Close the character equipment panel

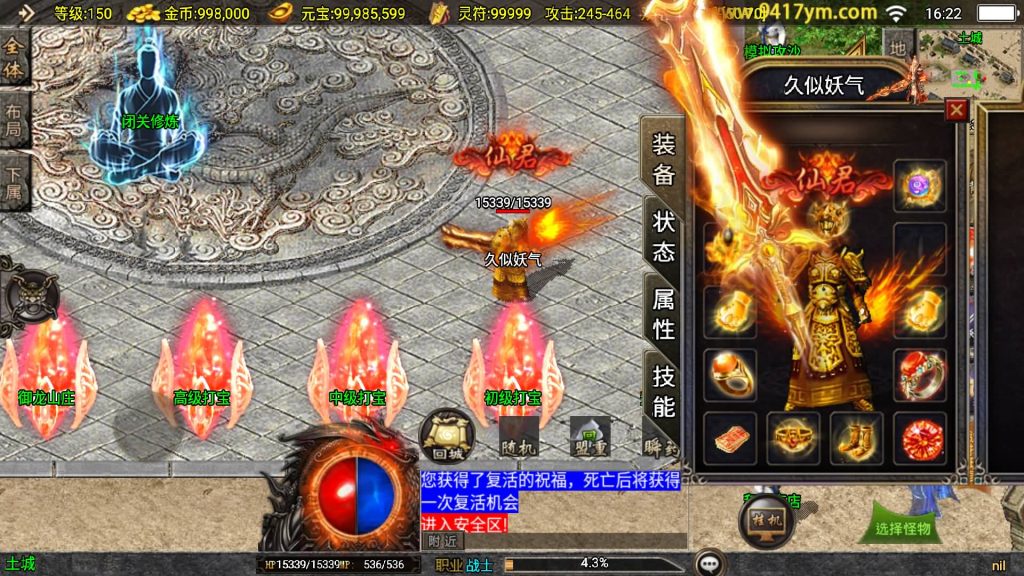click(x=957, y=110)
